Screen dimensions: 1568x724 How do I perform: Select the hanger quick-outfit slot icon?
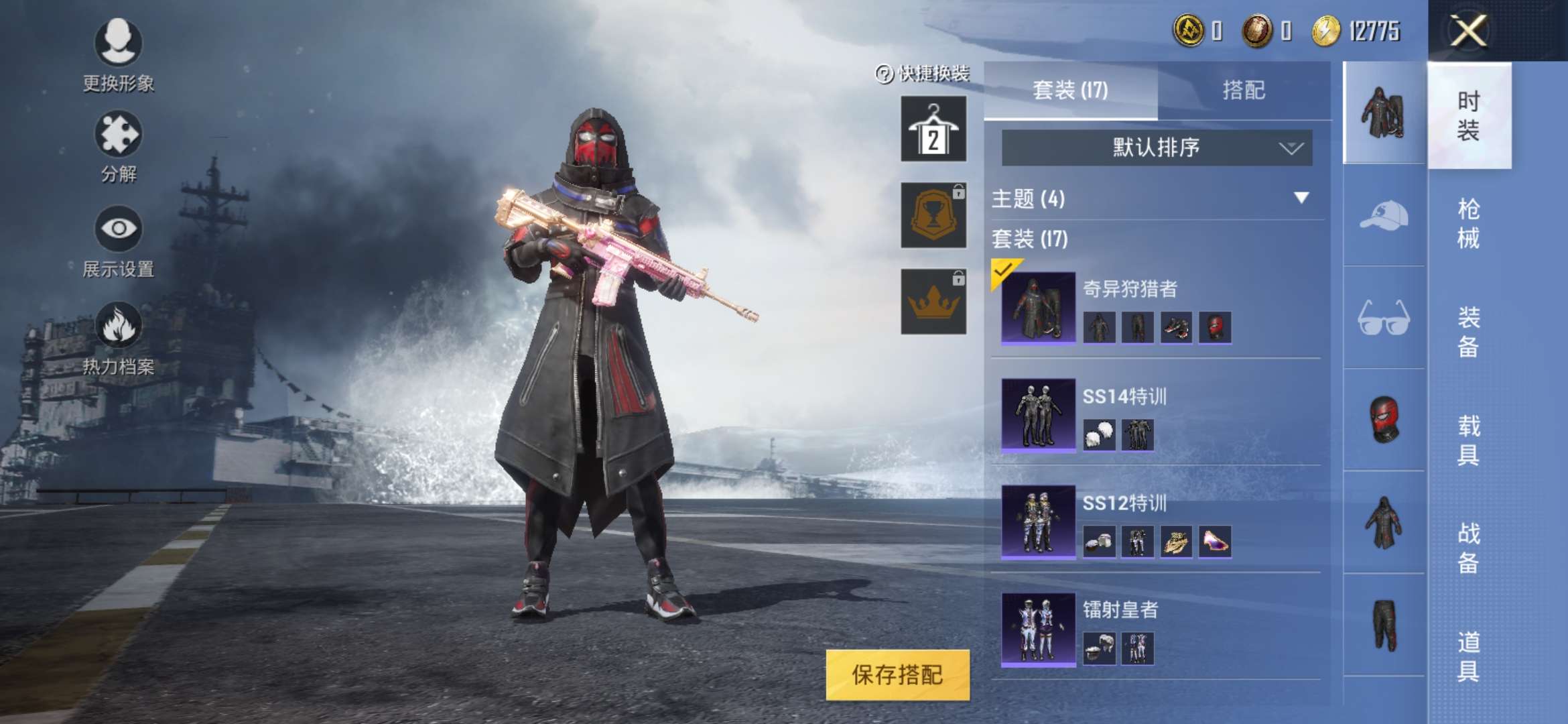(x=933, y=129)
